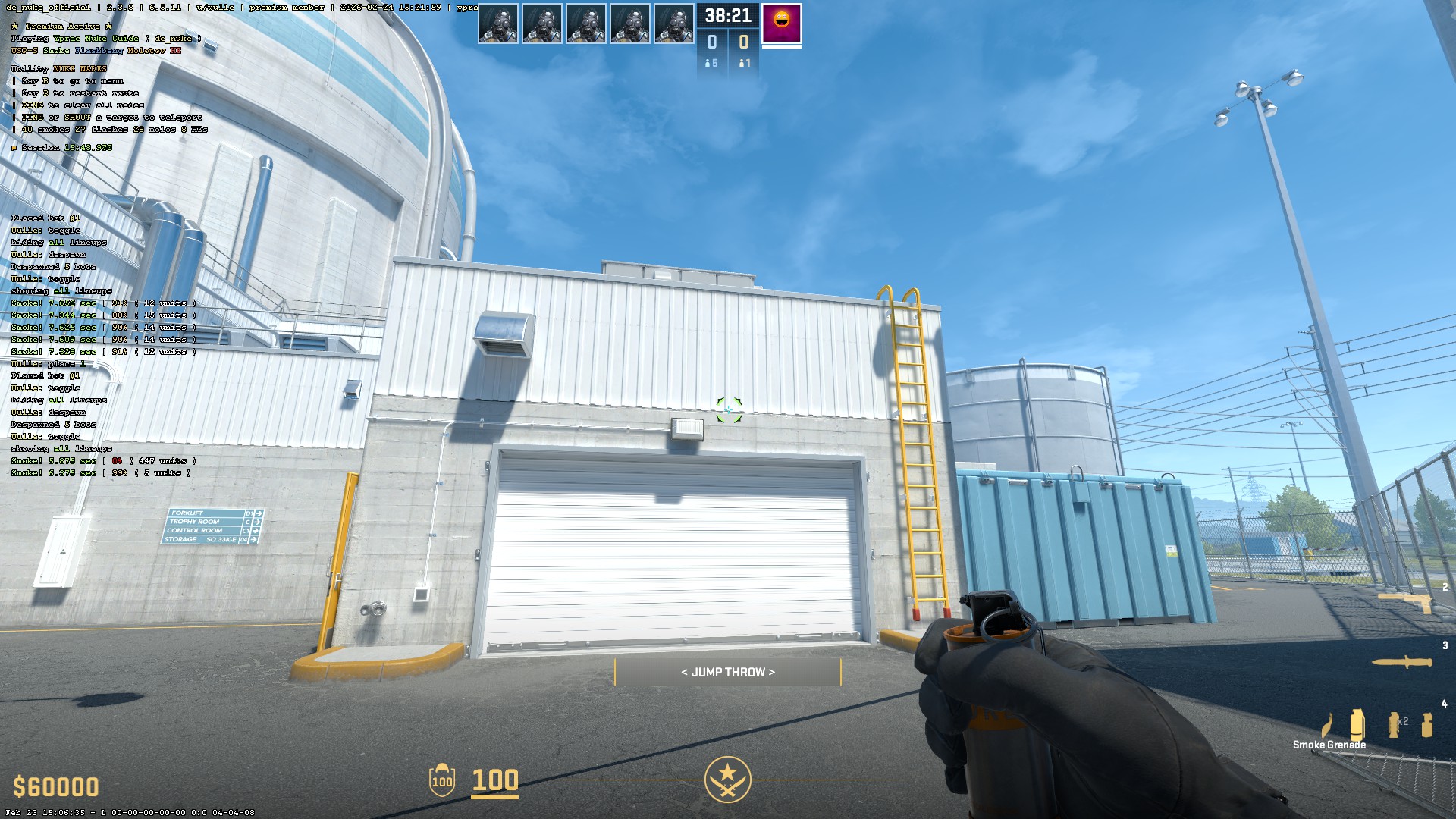
Task: Click the x2 flashbang icon
Action: [x=1394, y=725]
